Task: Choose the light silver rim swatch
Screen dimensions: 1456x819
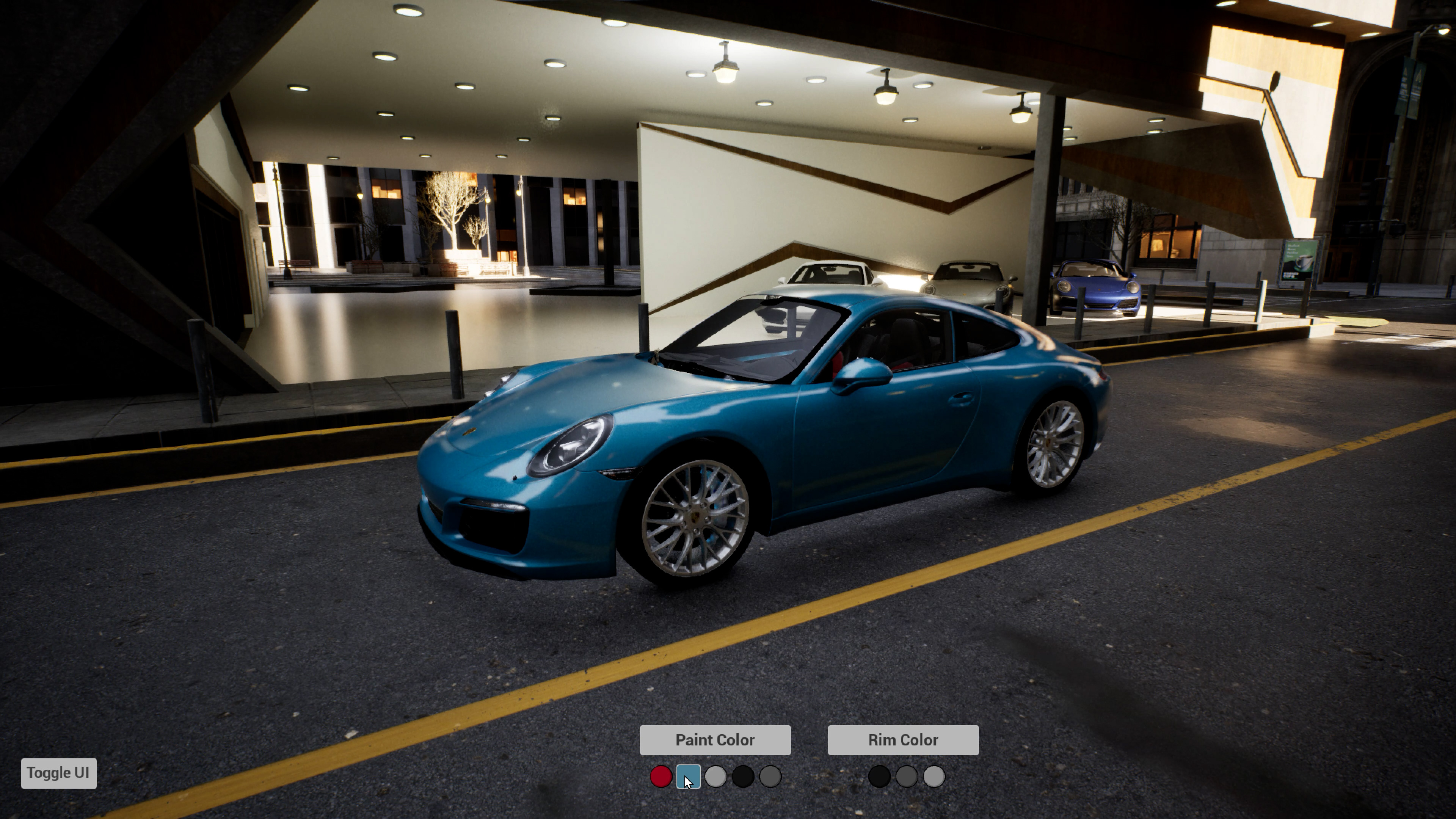Action: coord(934,777)
